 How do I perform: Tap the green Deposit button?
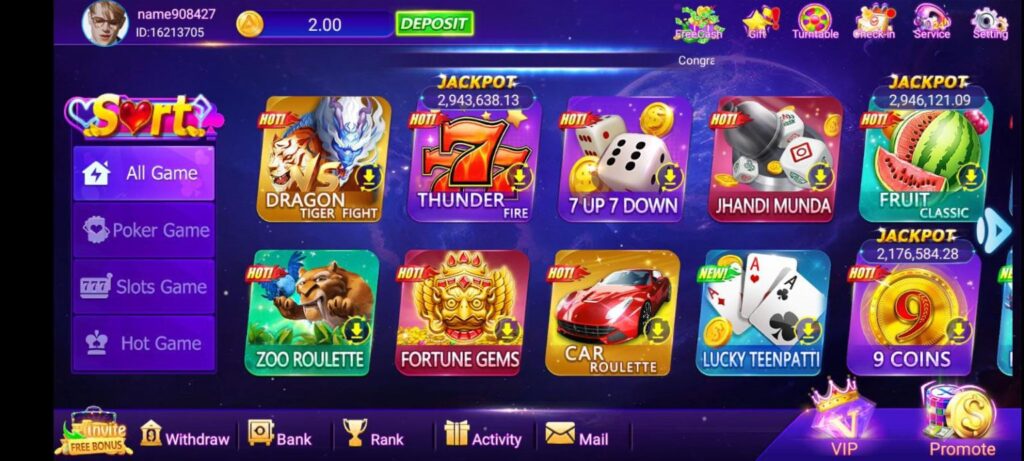pos(434,24)
